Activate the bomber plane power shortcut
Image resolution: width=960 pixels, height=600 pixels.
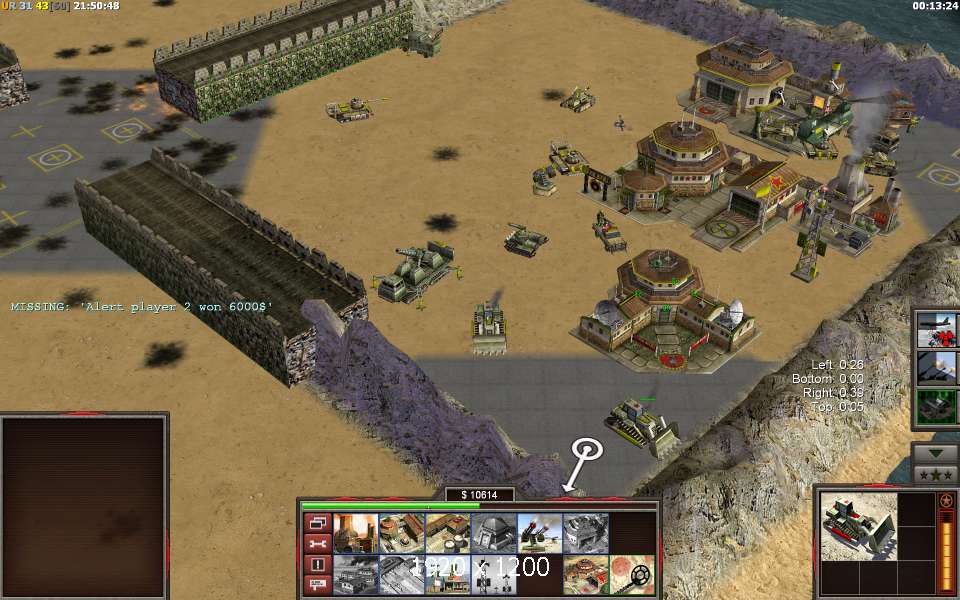(937, 329)
